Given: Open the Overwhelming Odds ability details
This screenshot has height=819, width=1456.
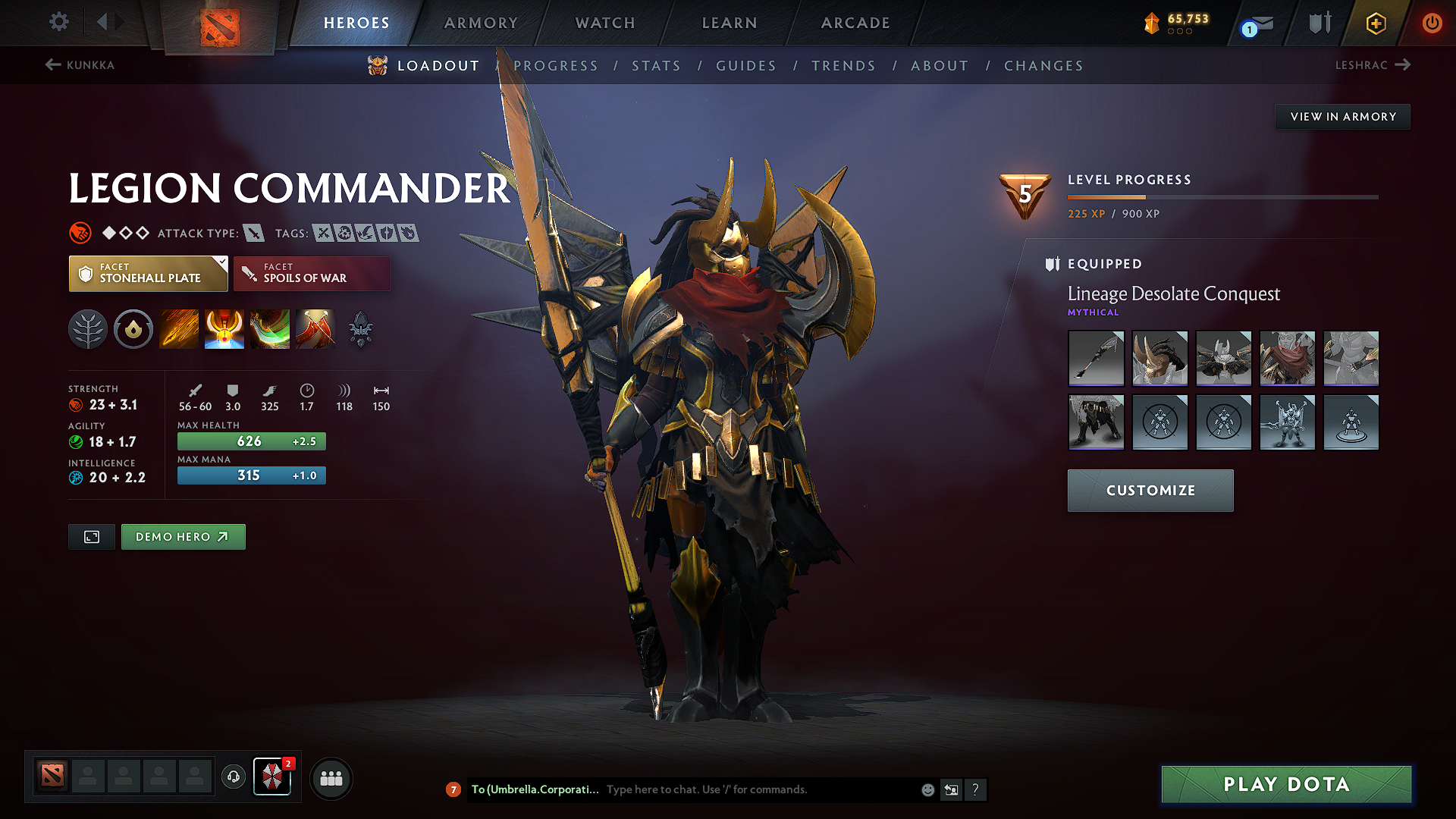Looking at the screenshot, I should [x=179, y=328].
